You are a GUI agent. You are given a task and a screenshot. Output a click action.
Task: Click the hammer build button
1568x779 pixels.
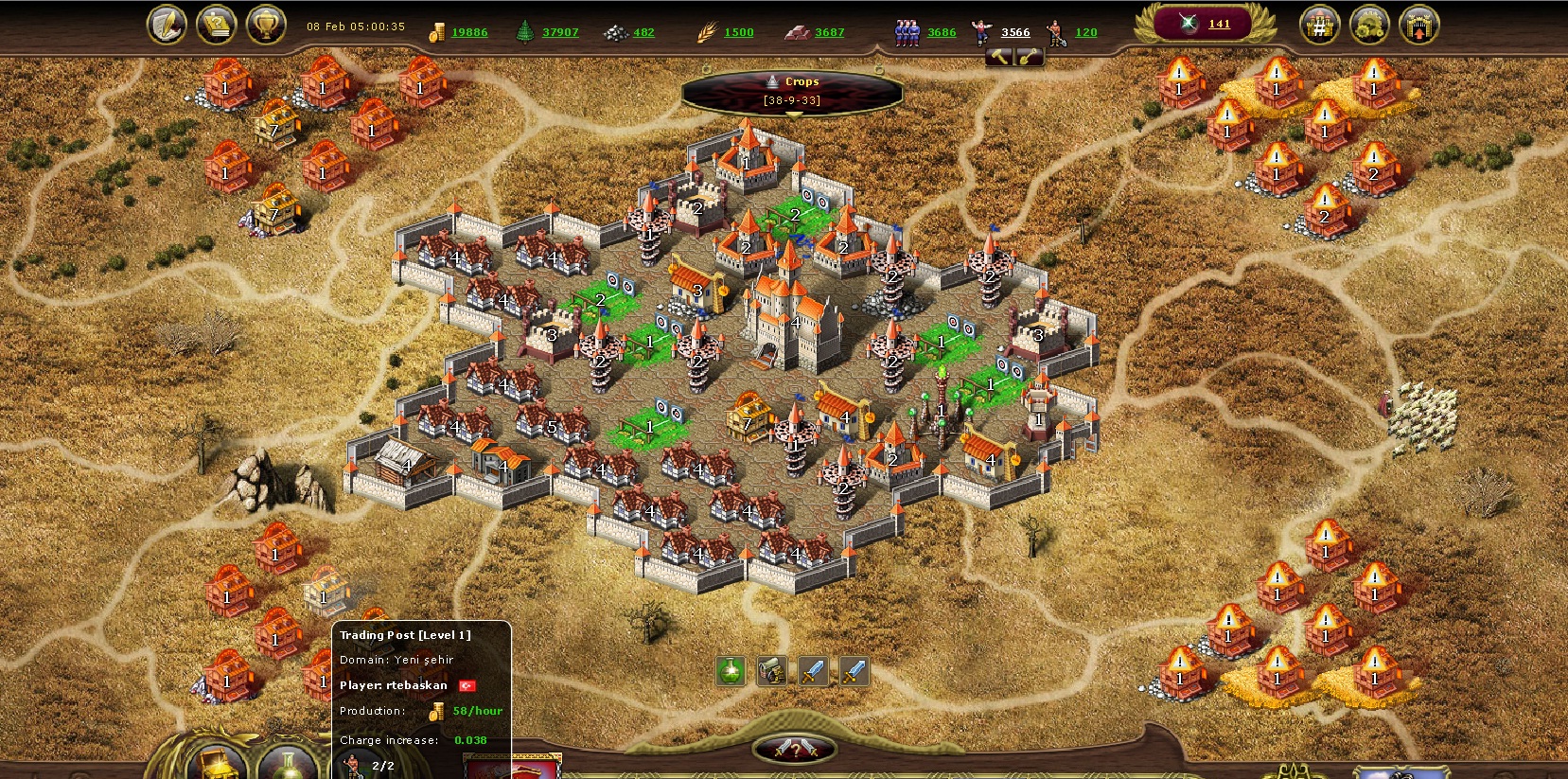[x=1000, y=57]
